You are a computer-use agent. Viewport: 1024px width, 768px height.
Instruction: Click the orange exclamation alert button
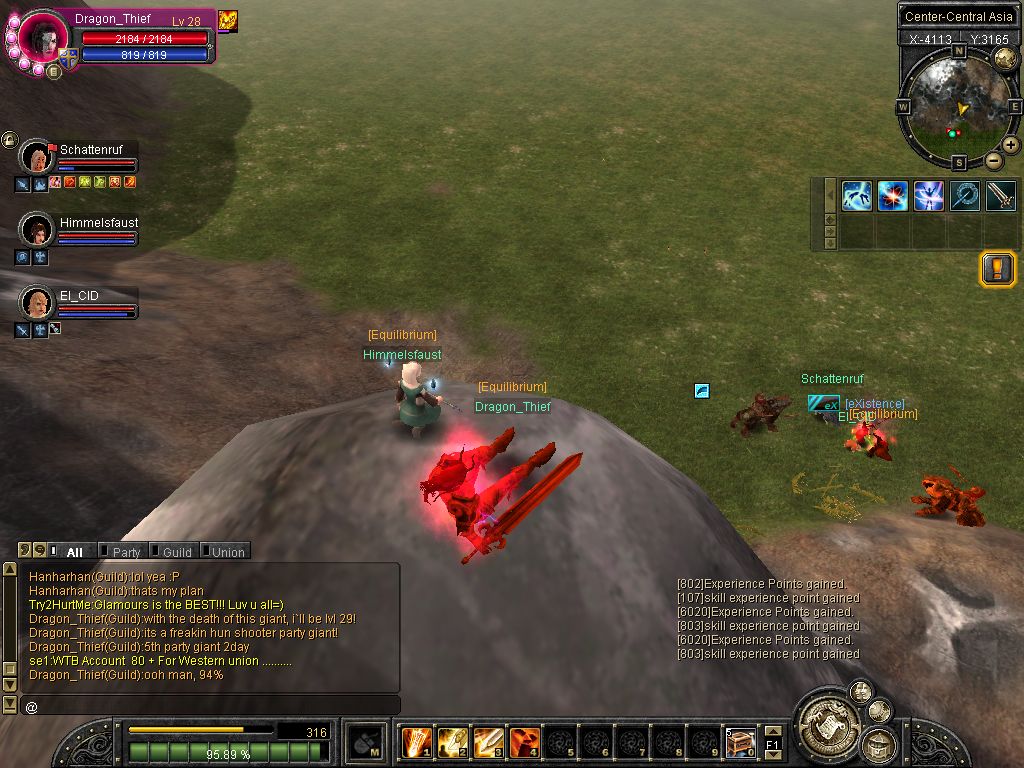(x=997, y=269)
